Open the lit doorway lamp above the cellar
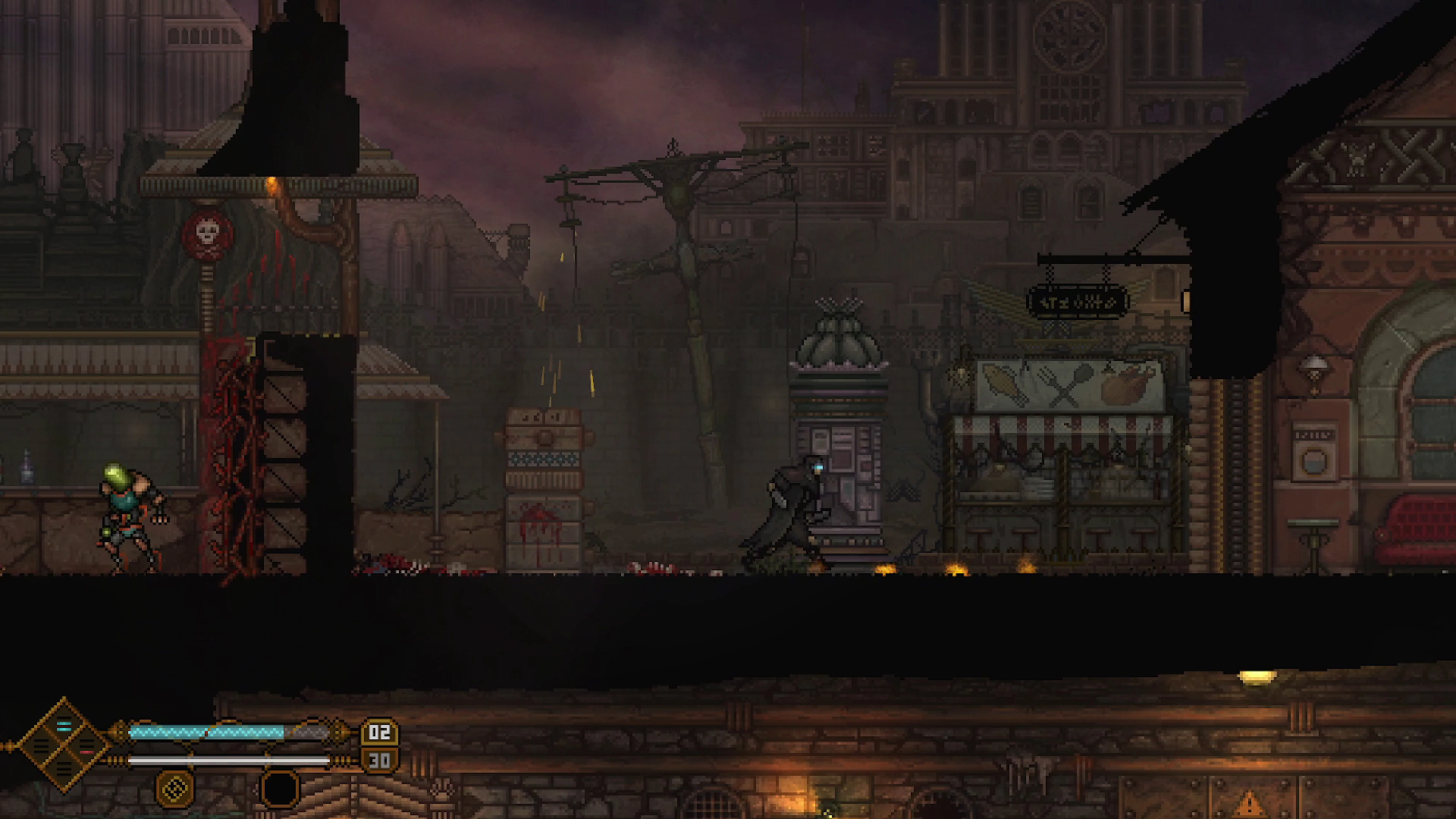The height and width of the screenshot is (819, 1456). pyautogui.click(x=1258, y=678)
